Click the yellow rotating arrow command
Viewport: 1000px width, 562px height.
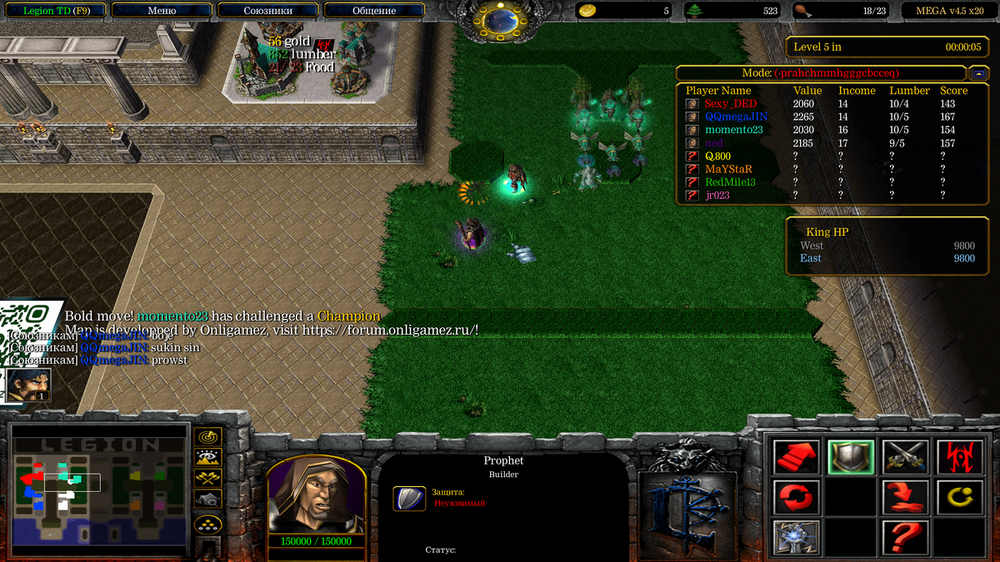point(960,497)
